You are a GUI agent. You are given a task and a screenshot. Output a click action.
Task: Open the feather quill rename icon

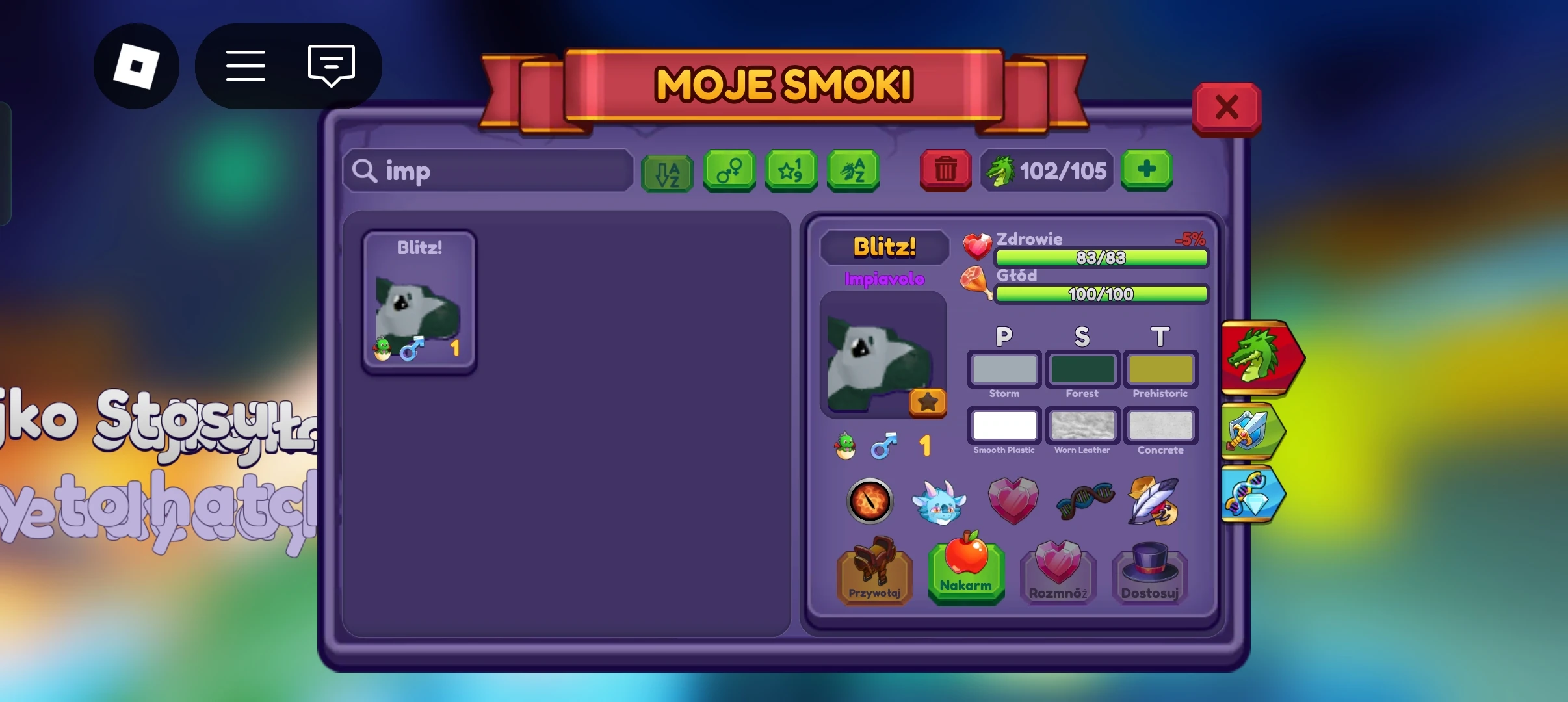pos(1156,501)
